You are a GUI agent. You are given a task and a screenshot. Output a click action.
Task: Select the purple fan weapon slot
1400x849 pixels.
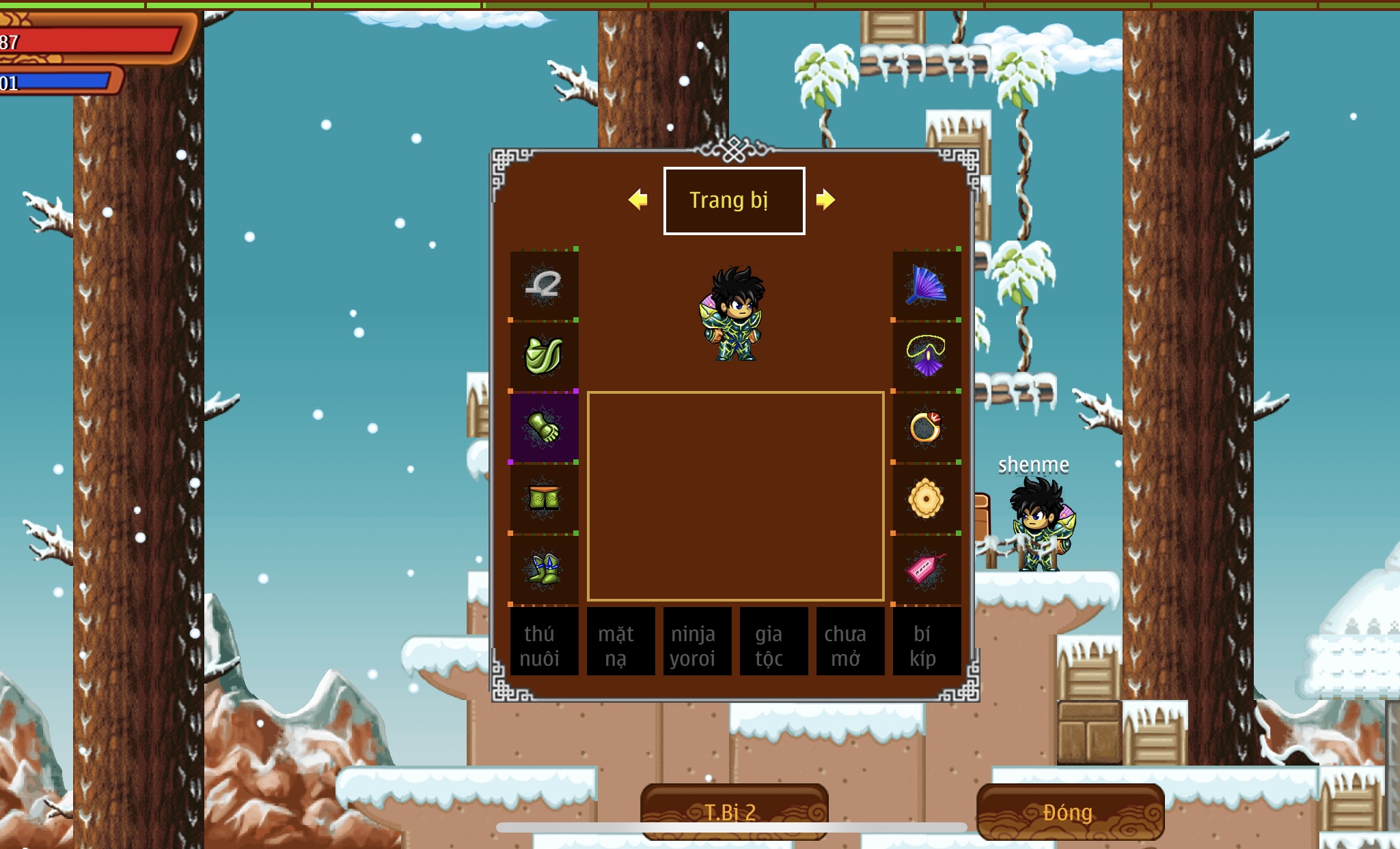coord(927,285)
